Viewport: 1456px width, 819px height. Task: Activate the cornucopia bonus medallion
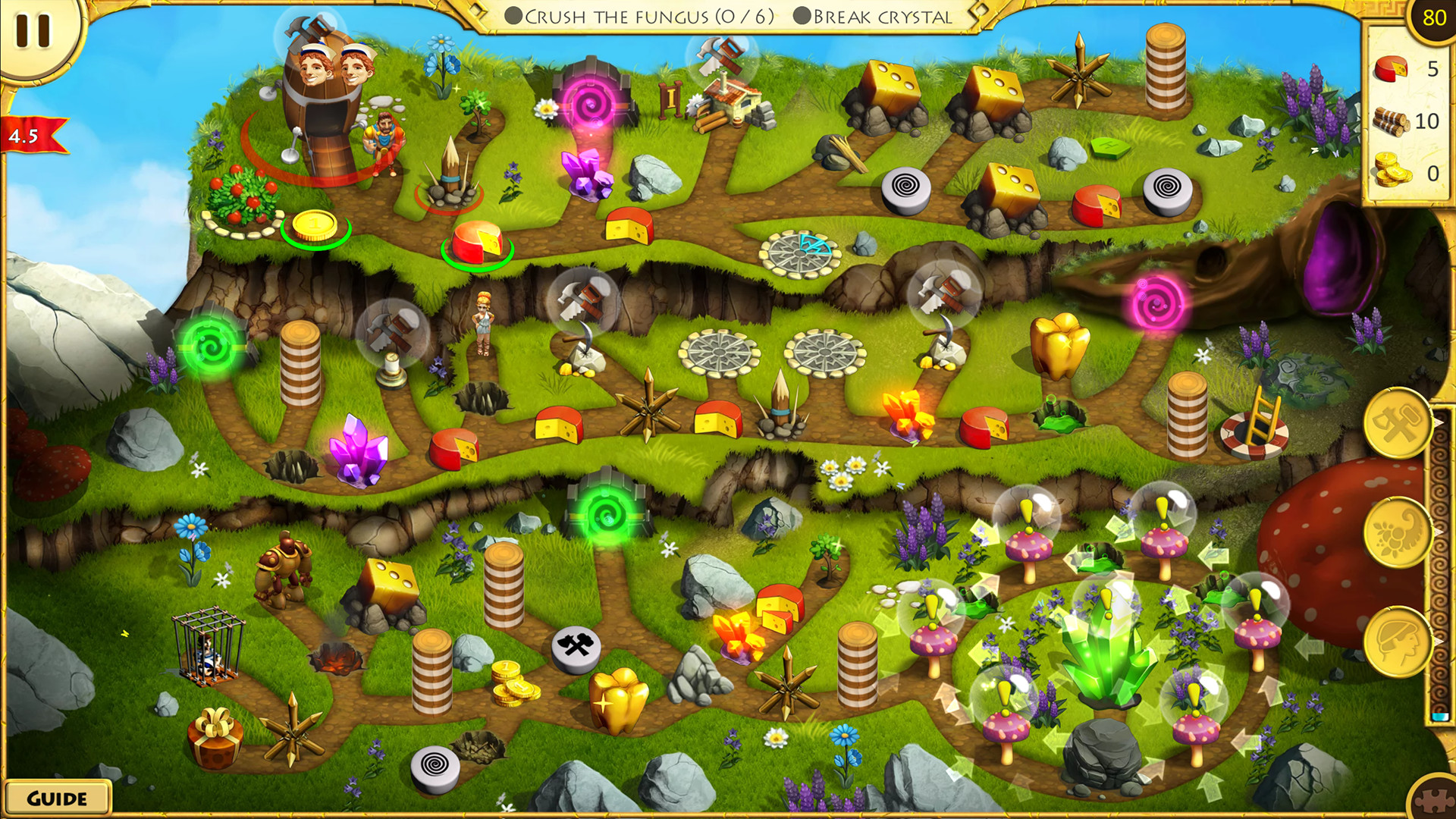1399,531
